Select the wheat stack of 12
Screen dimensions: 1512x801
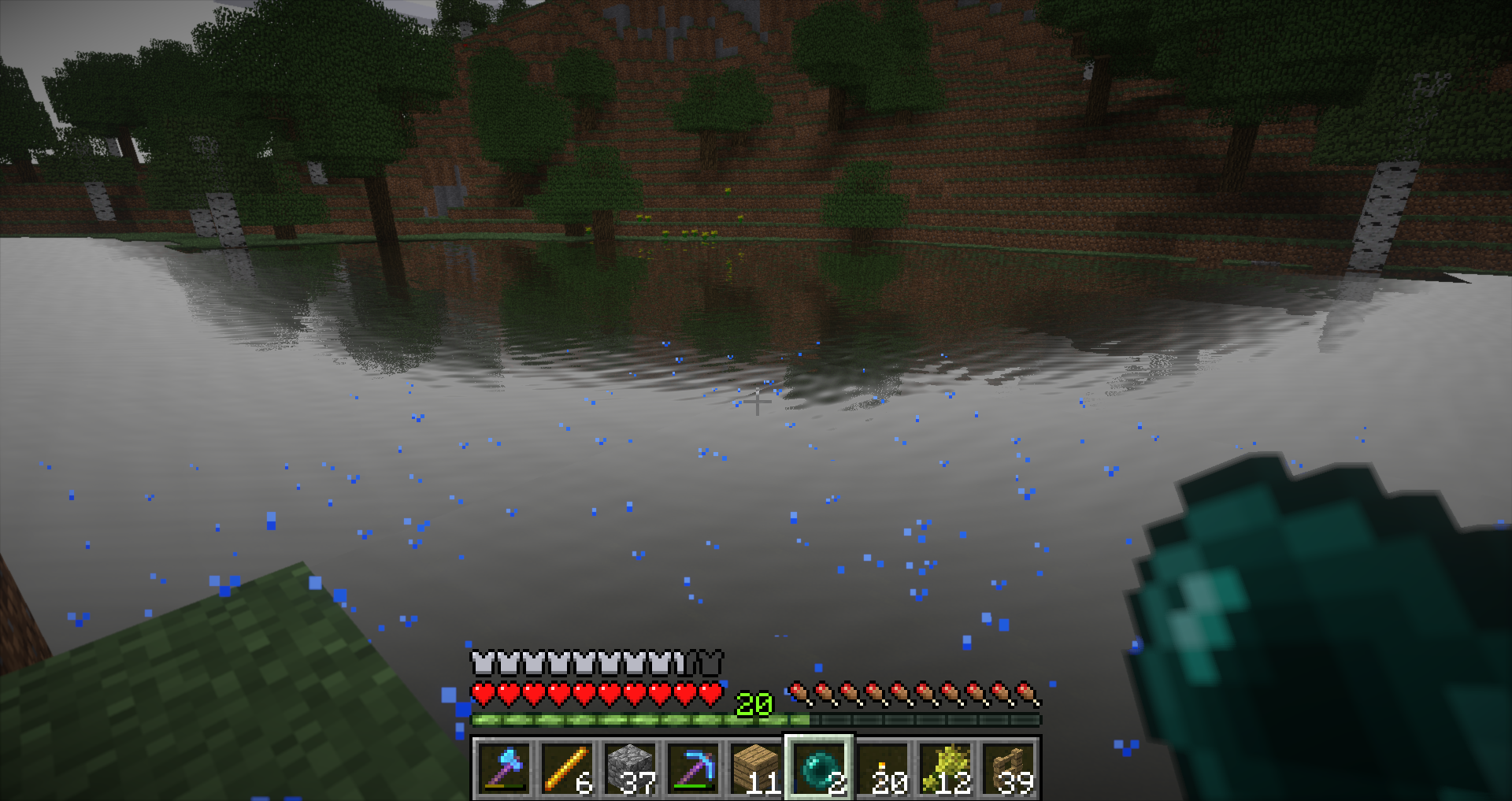point(945,768)
